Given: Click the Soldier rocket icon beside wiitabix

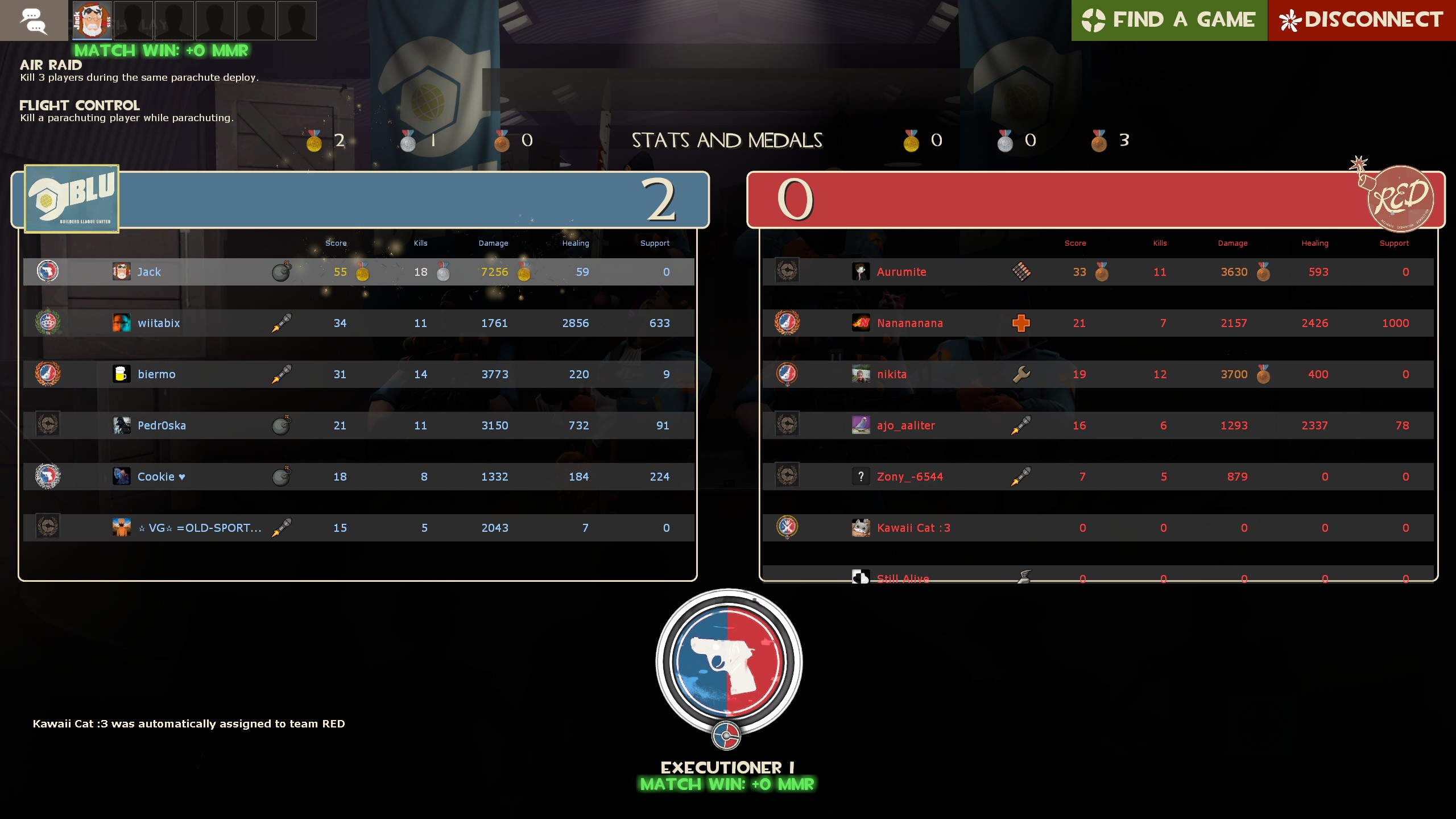Looking at the screenshot, I should point(283,323).
